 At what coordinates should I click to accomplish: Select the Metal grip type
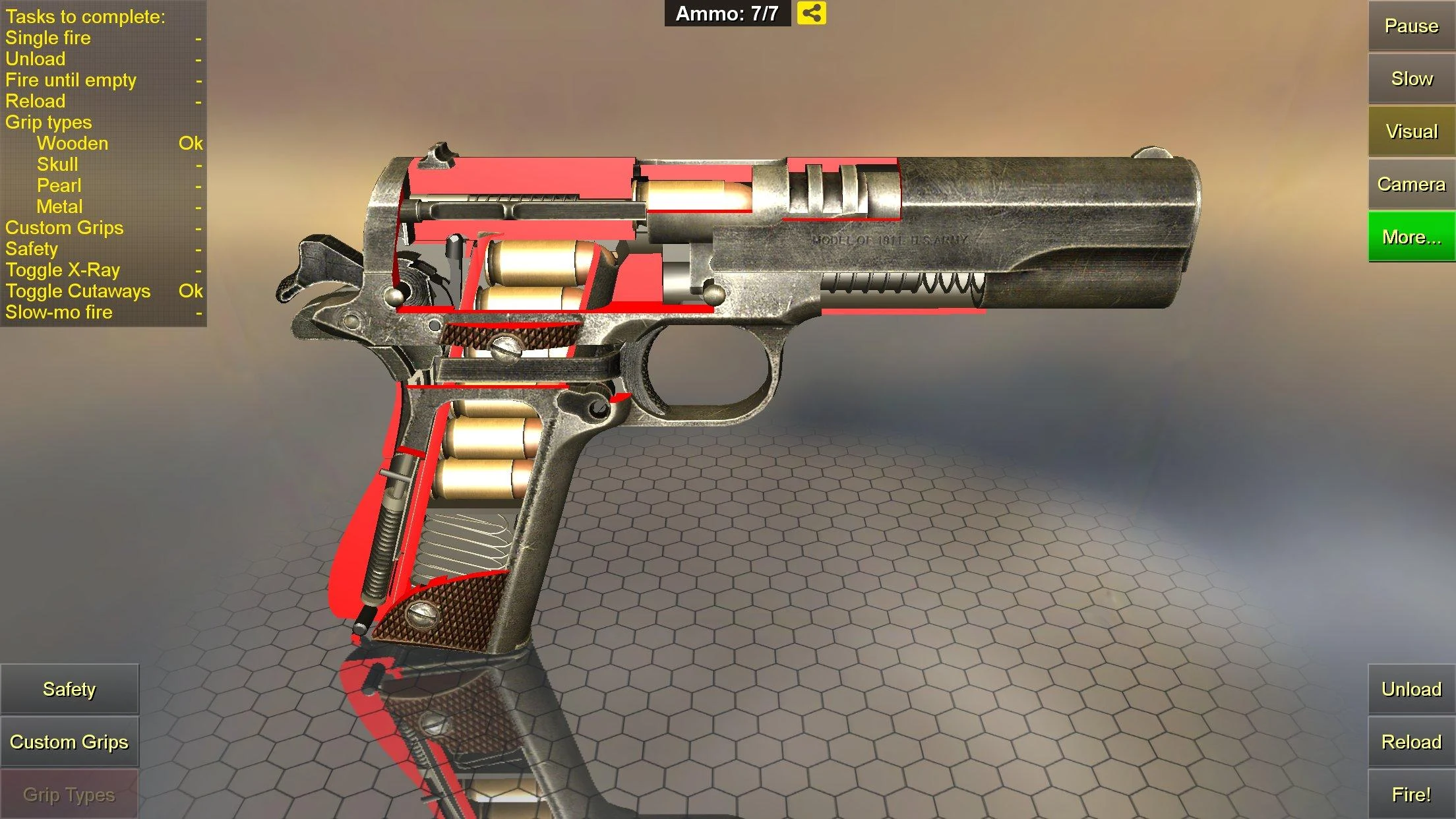coord(61,206)
